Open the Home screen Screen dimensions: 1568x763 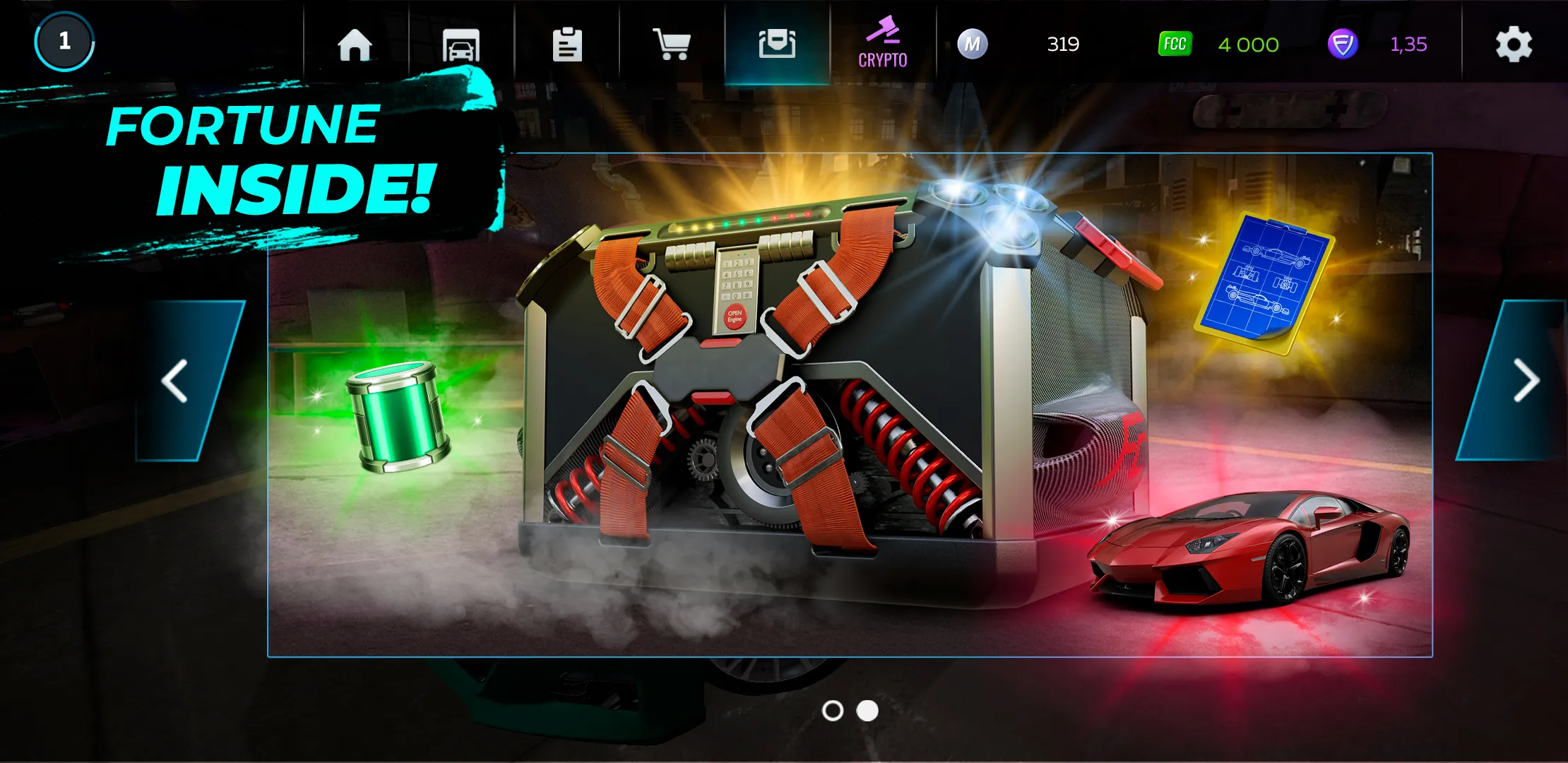355,45
